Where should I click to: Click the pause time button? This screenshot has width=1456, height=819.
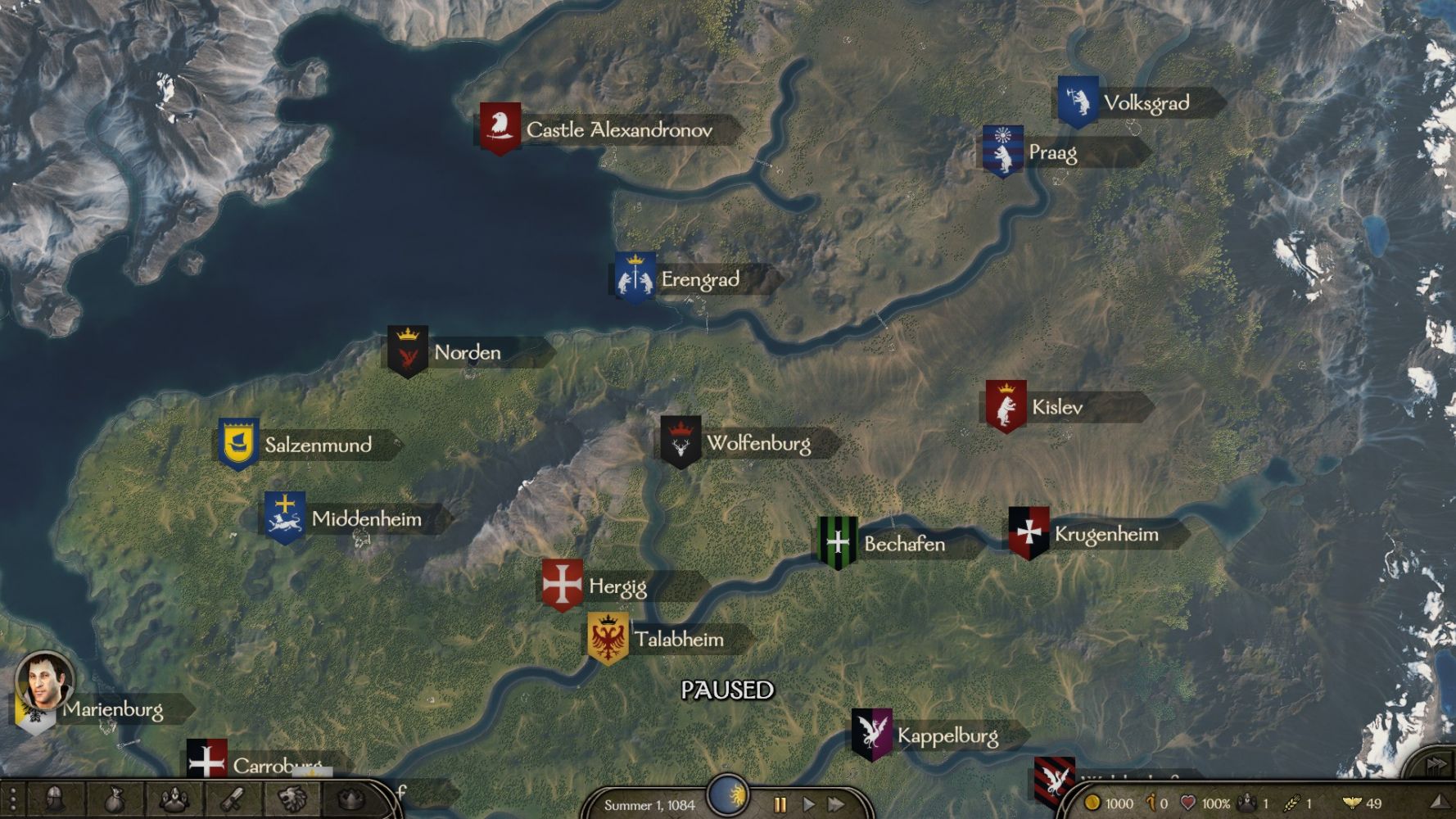pos(780,804)
